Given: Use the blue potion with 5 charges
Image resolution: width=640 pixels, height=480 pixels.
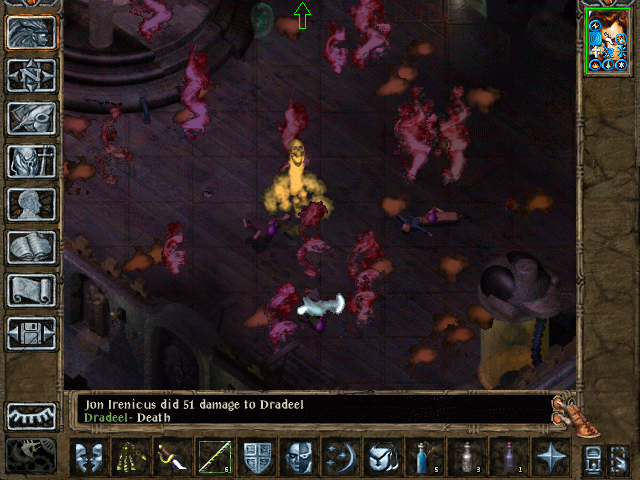Looking at the screenshot, I should tap(424, 457).
